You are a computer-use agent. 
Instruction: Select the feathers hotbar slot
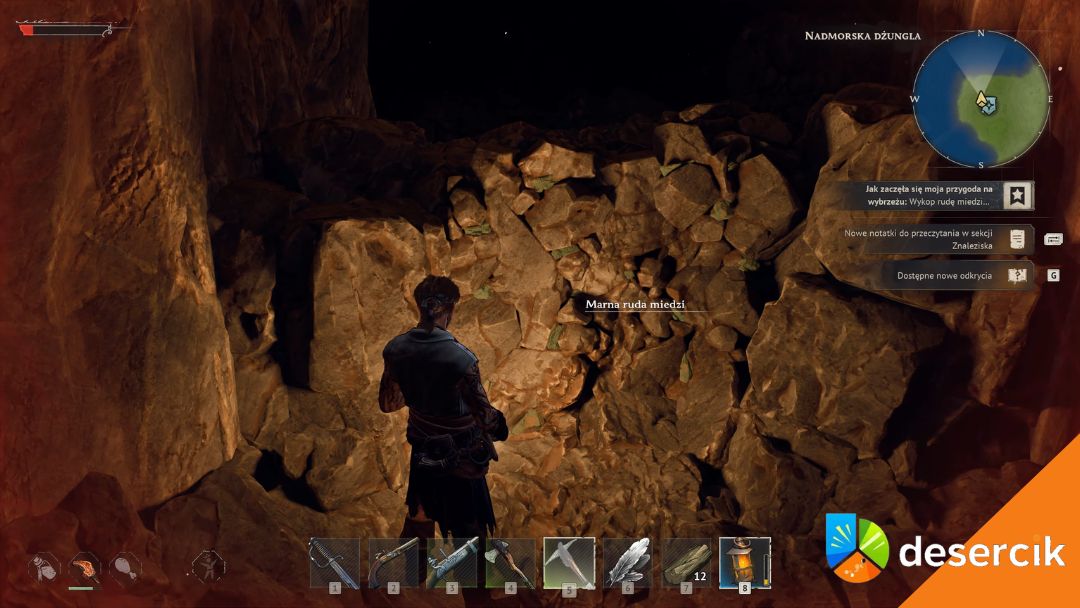pyautogui.click(x=628, y=562)
